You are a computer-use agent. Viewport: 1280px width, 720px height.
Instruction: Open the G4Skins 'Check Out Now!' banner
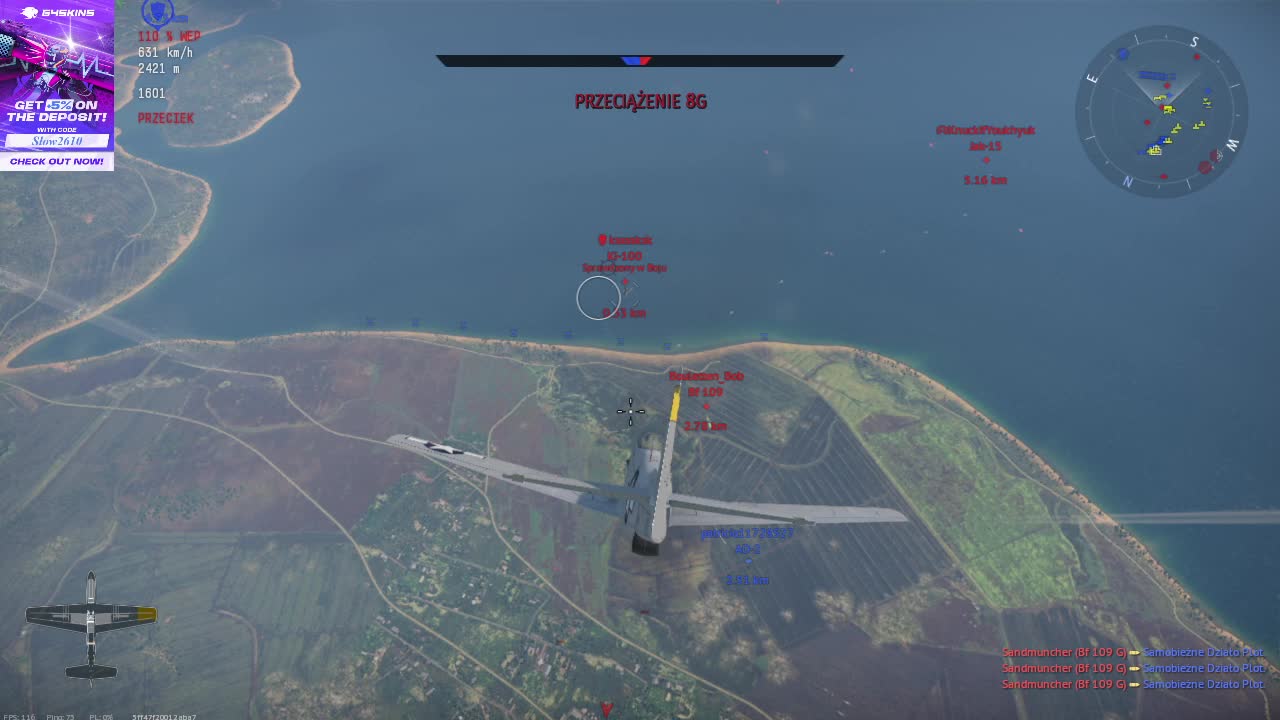(57, 161)
